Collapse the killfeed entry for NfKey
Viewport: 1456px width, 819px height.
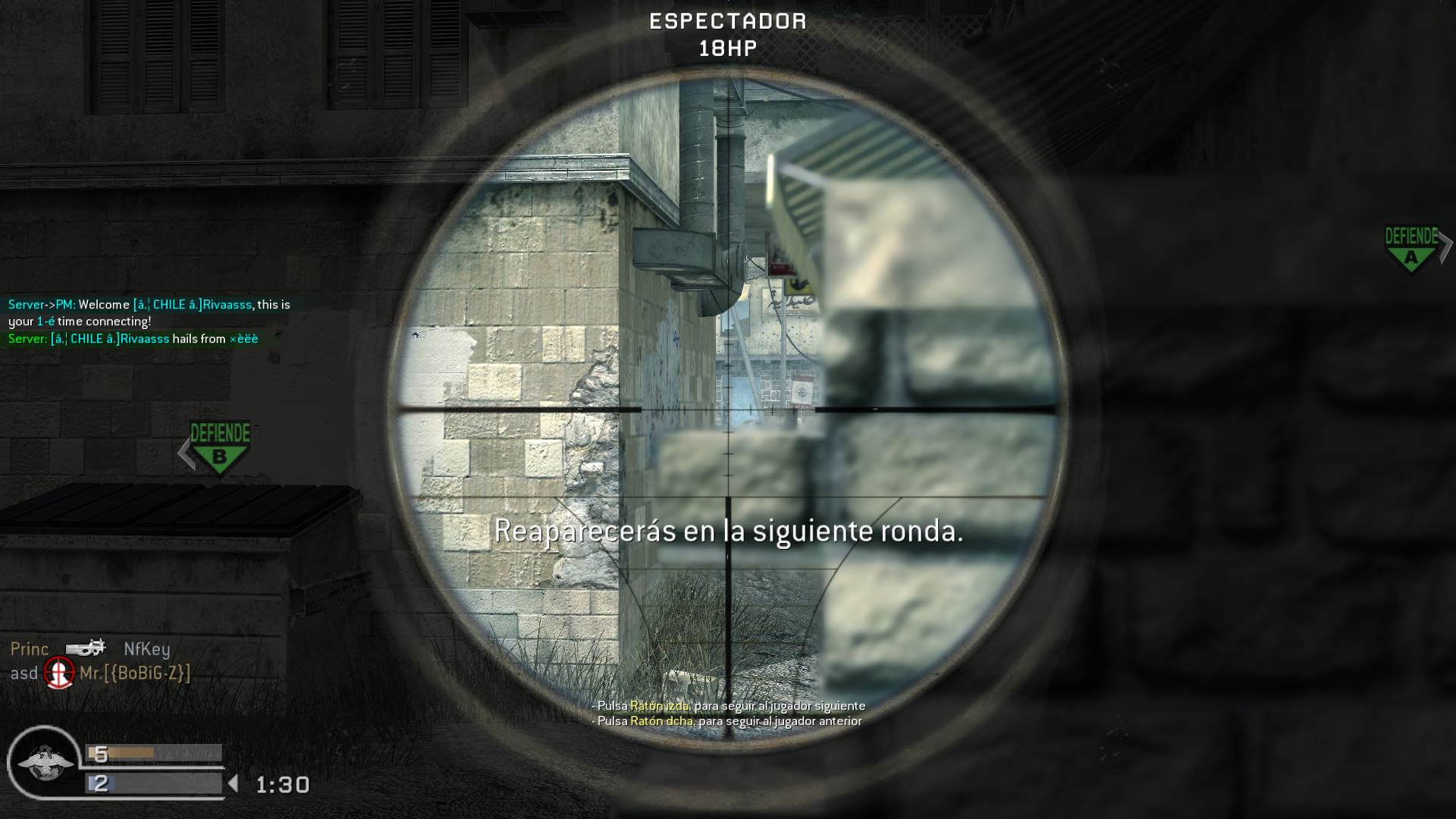click(148, 648)
